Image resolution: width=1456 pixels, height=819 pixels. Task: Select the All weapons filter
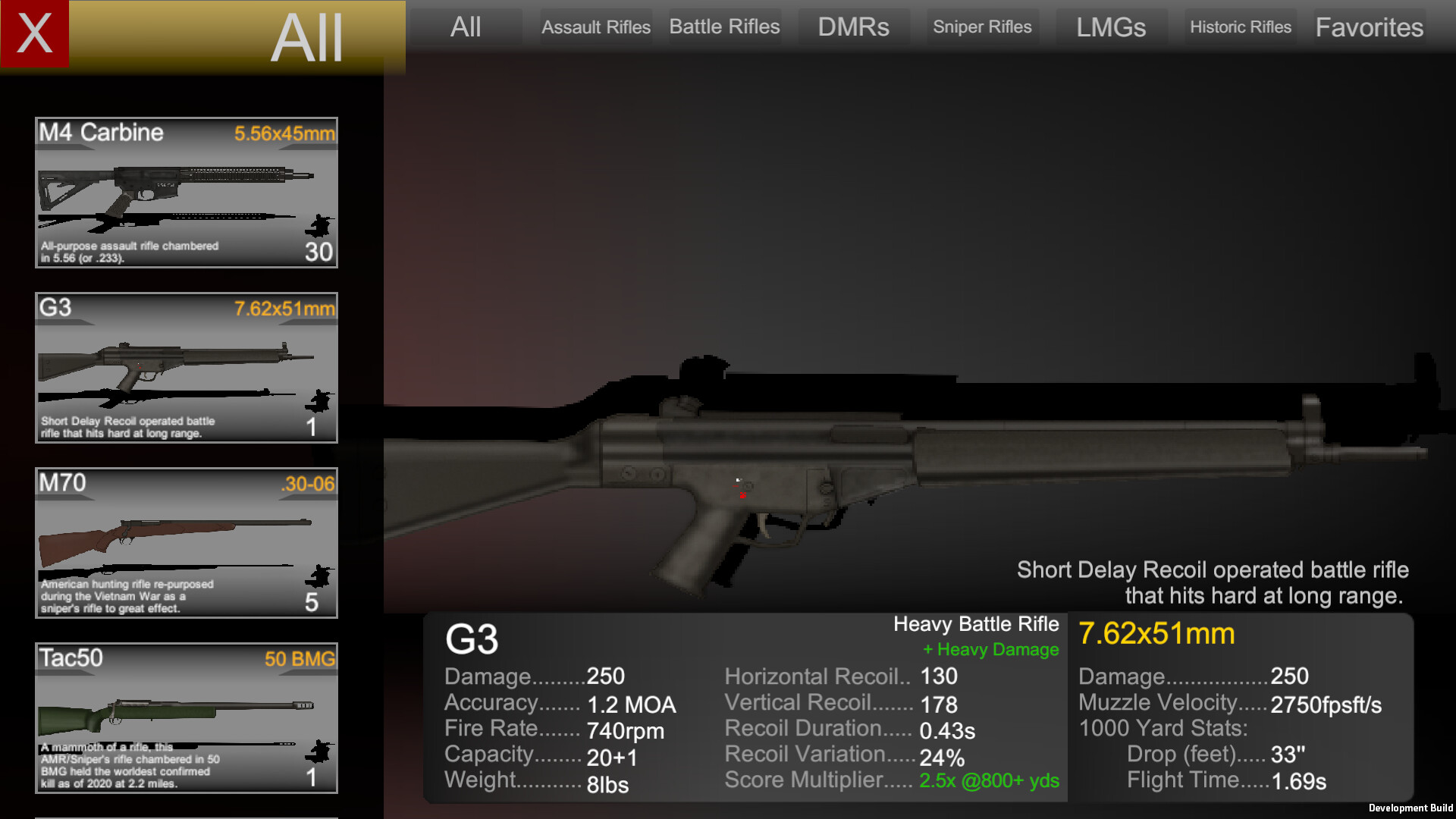[465, 27]
